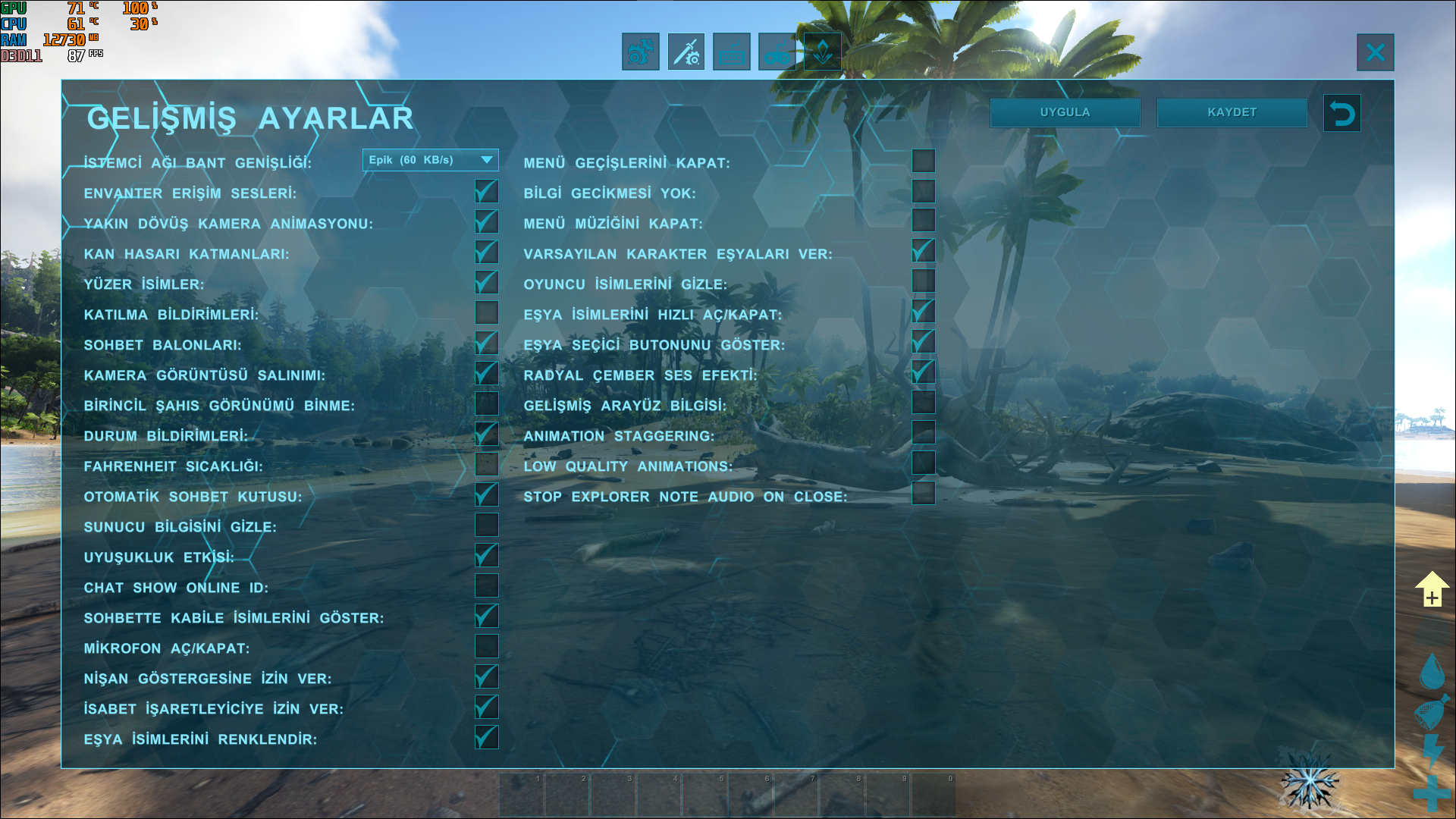1456x819 pixels.
Task: Select the sword and gear game settings icon
Action: [x=686, y=52]
